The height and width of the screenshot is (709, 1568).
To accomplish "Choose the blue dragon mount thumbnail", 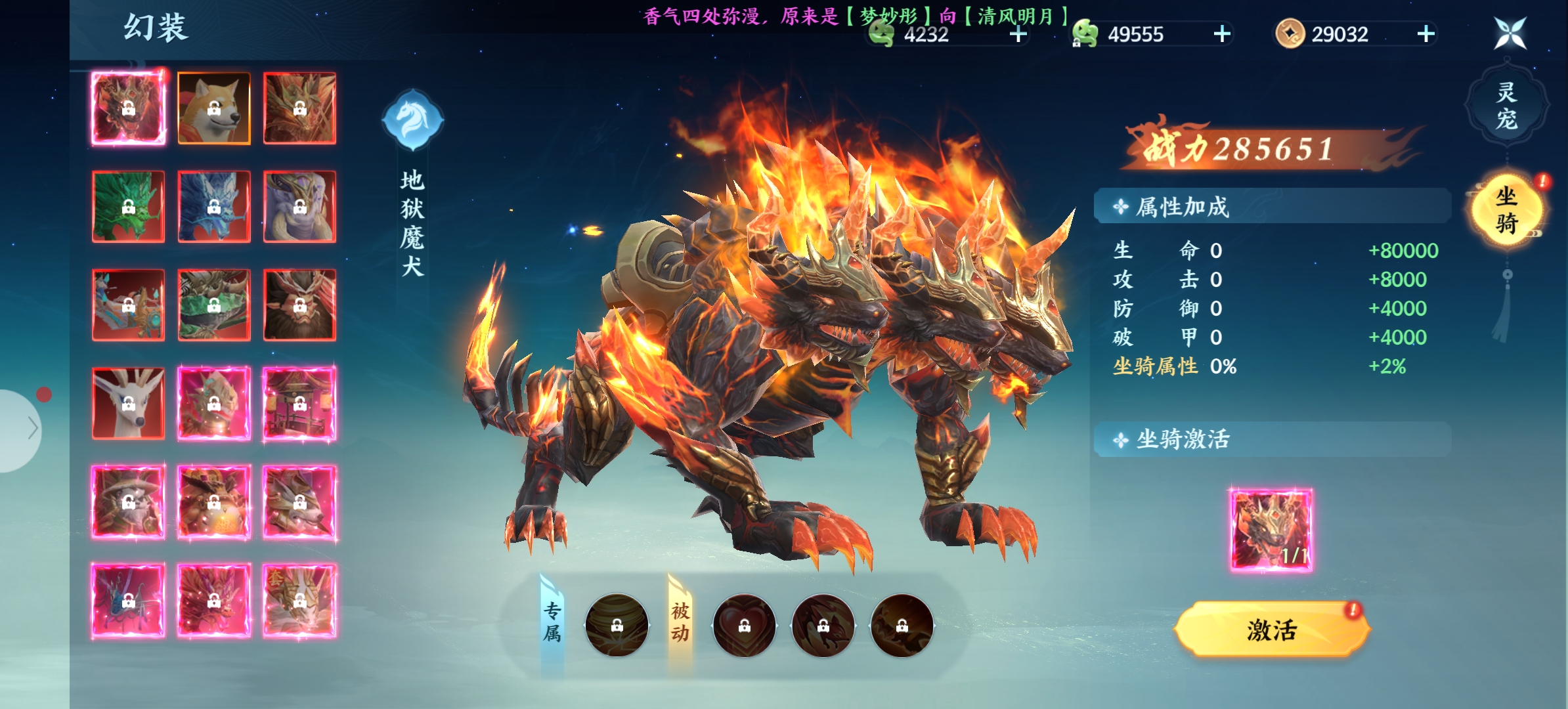I will tap(214, 207).
